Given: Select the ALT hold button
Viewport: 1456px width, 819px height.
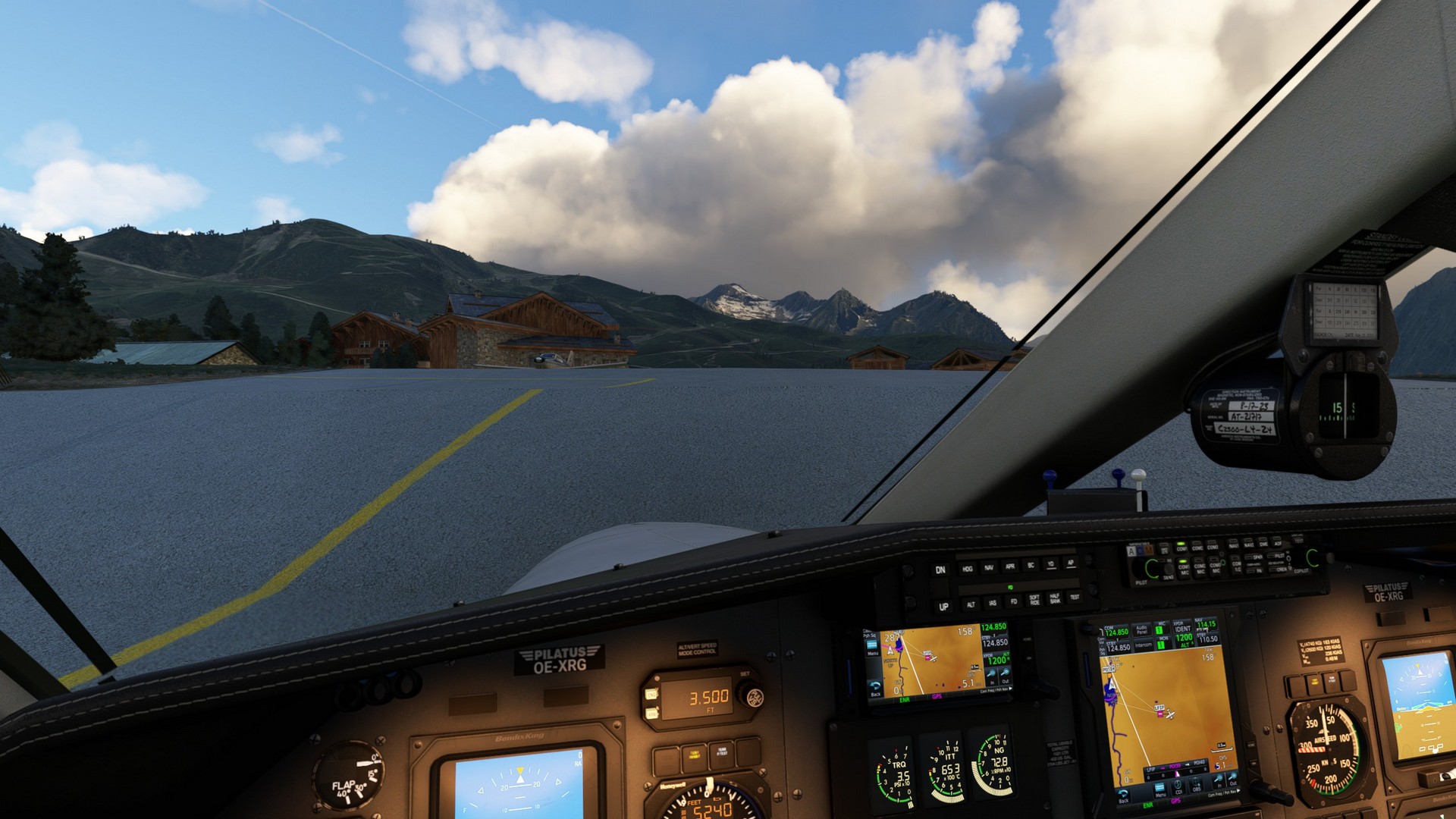Looking at the screenshot, I should (971, 604).
